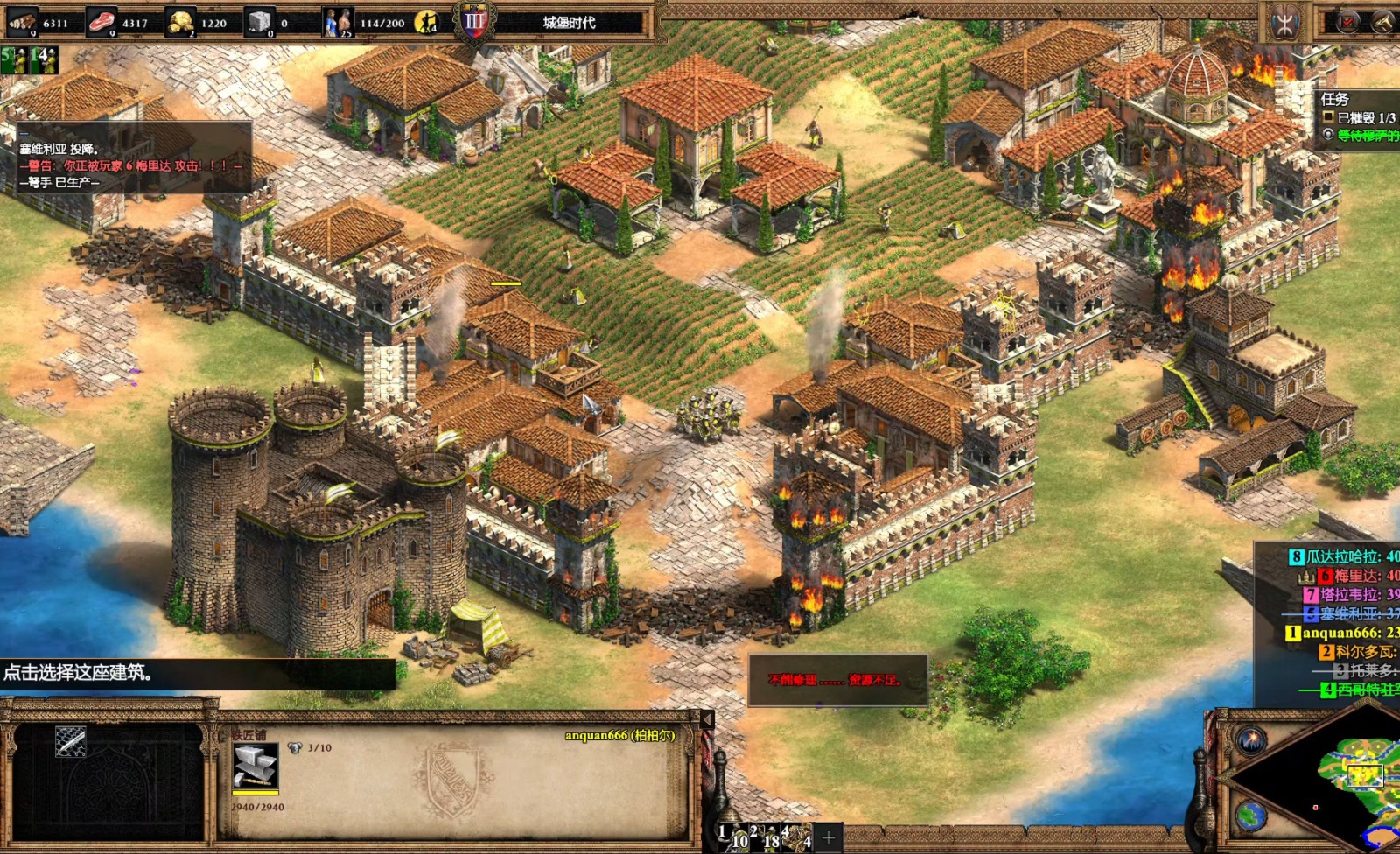Collapse the command panel with the arrow
The width and height of the screenshot is (1400, 854).
(707, 719)
